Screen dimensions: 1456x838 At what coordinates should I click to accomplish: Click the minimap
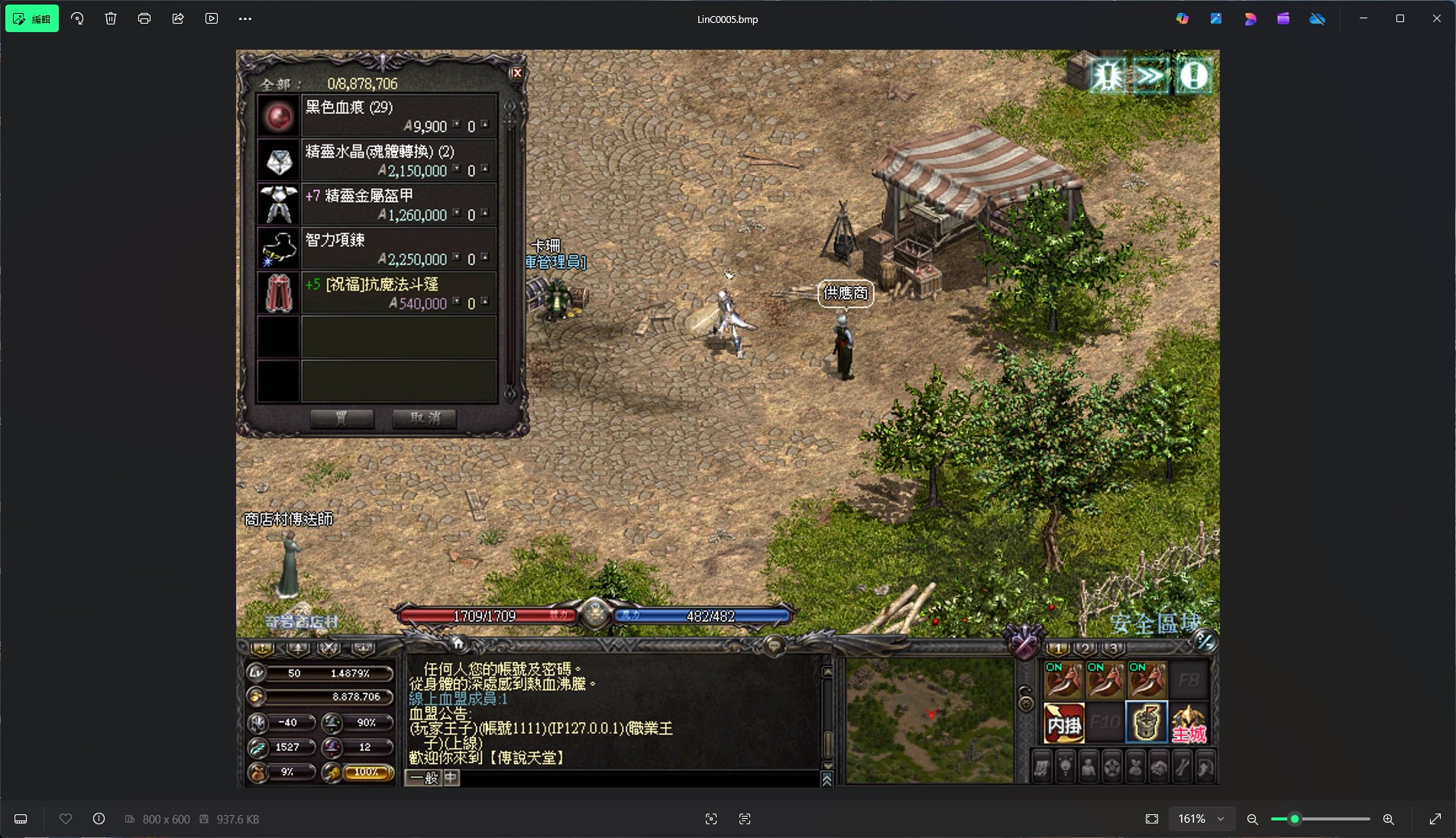930,720
